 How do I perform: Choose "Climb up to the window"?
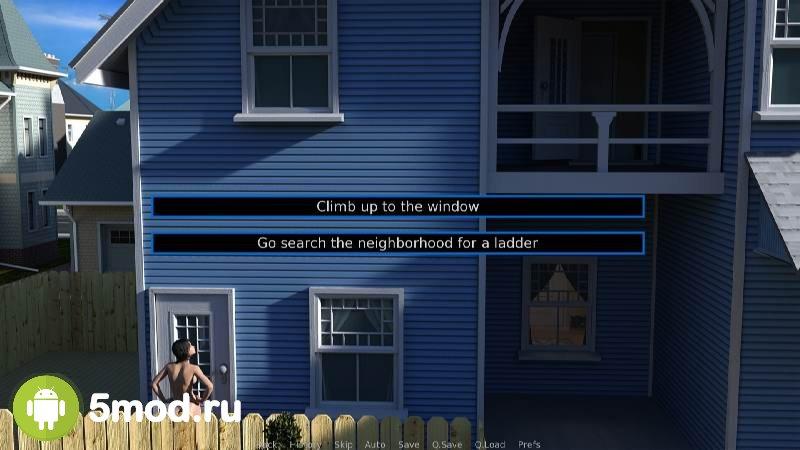[397, 206]
